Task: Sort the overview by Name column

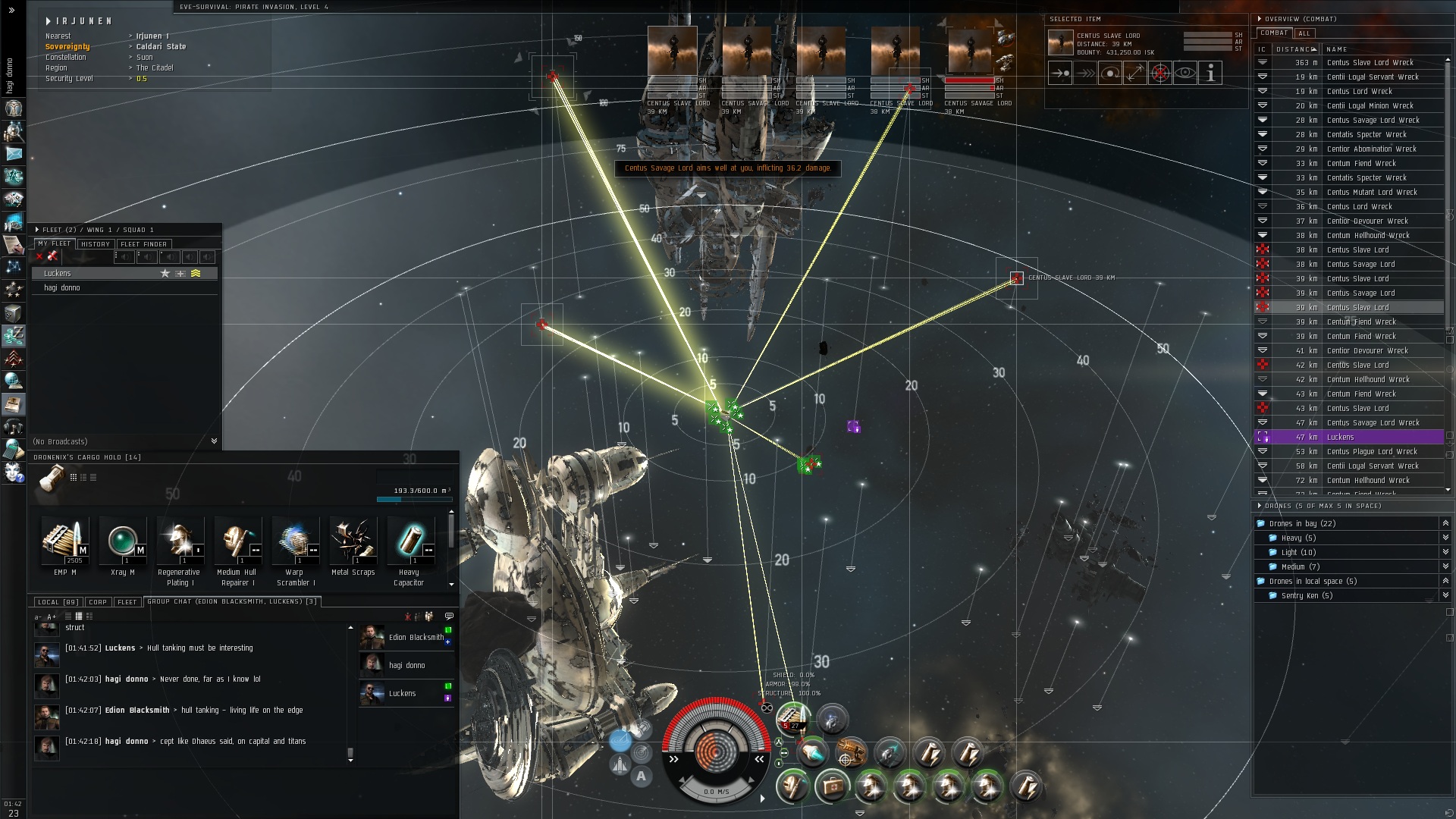Action: point(1337,49)
